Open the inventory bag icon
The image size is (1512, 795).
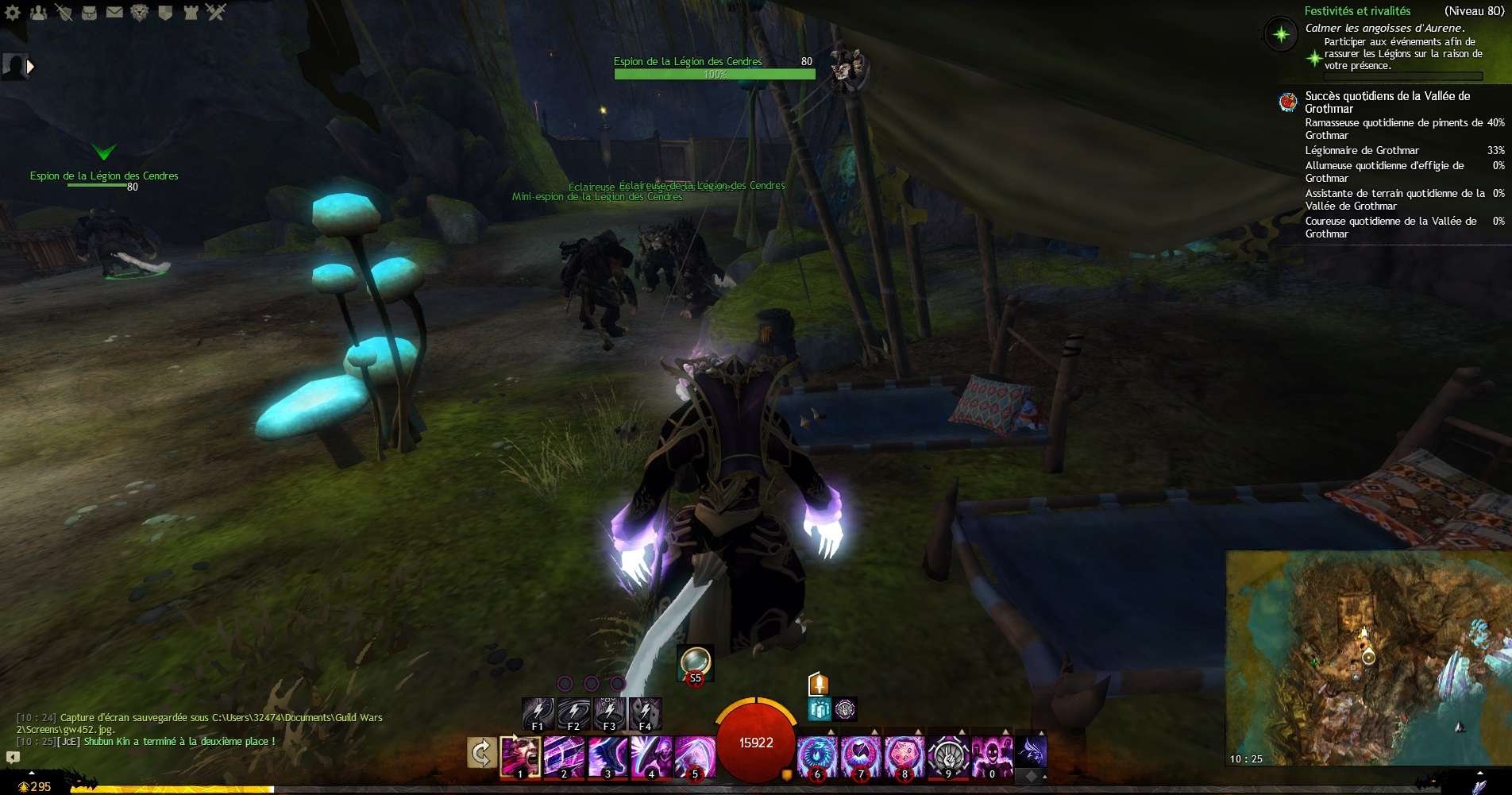tap(89, 12)
